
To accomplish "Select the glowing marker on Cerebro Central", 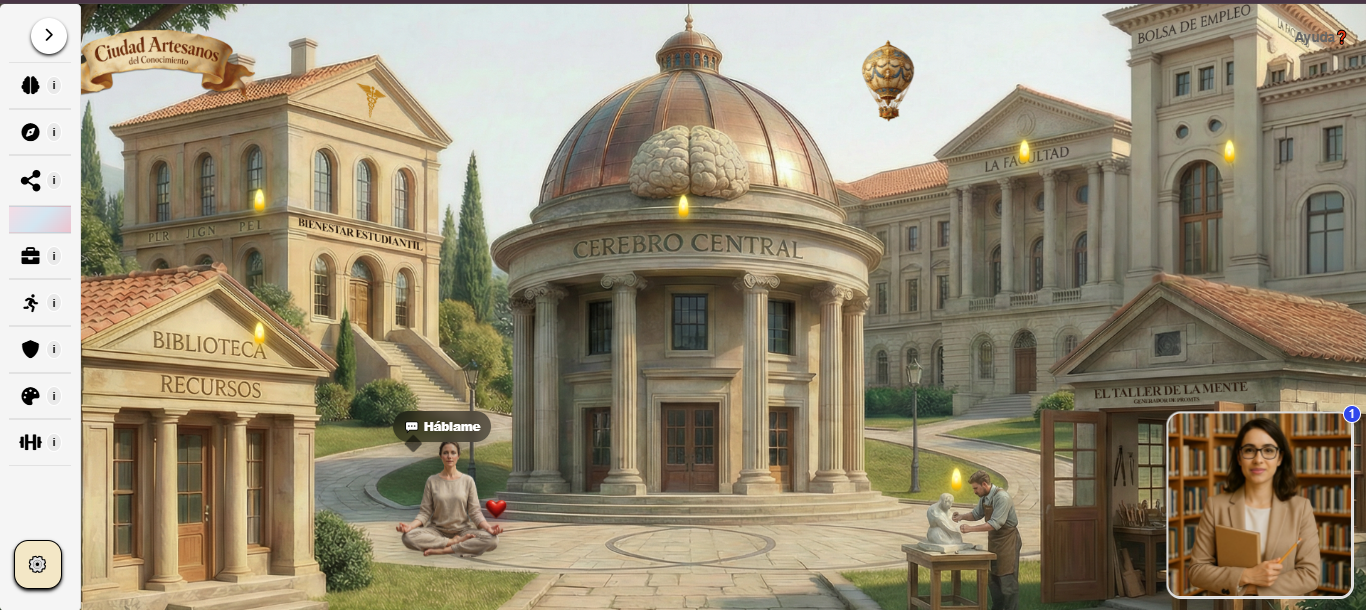I will [684, 206].
